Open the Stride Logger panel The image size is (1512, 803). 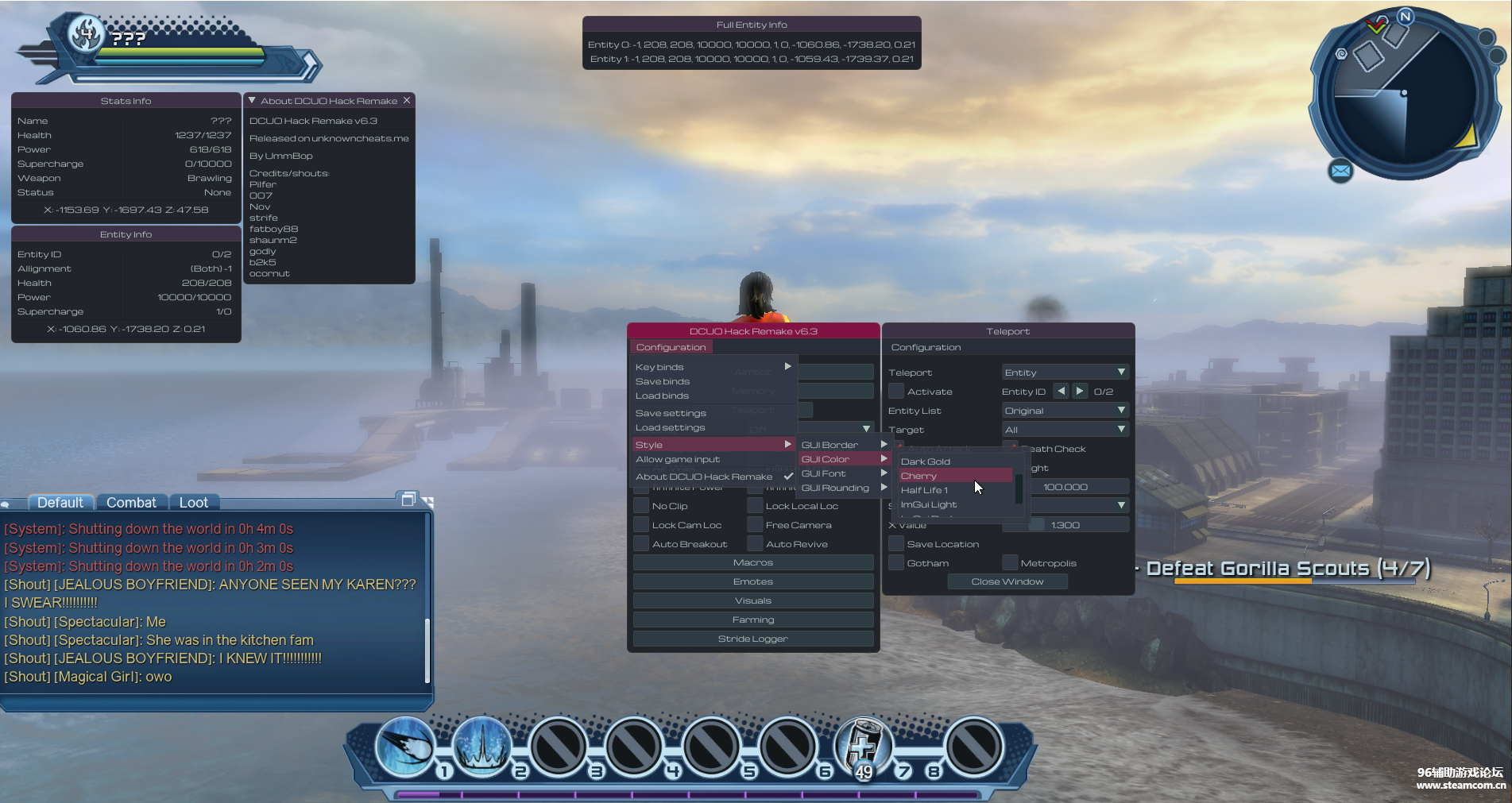(x=752, y=639)
